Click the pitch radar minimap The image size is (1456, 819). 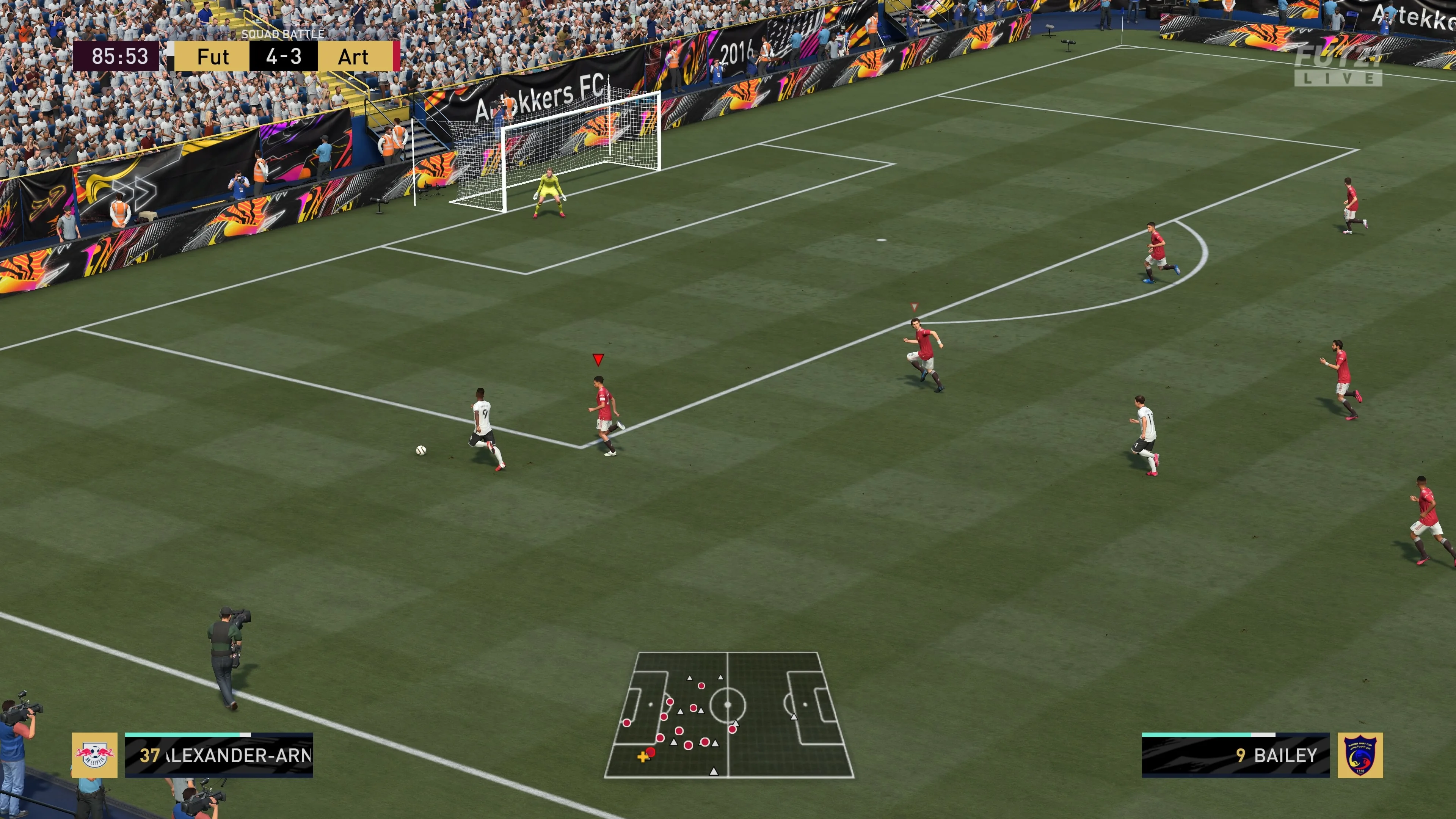point(728,715)
